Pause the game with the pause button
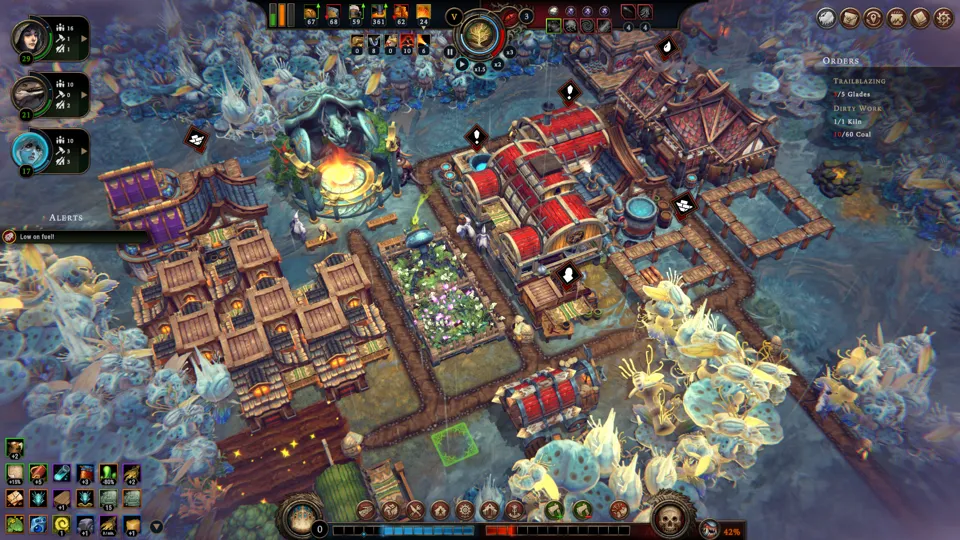The width and height of the screenshot is (960, 540). point(450,51)
